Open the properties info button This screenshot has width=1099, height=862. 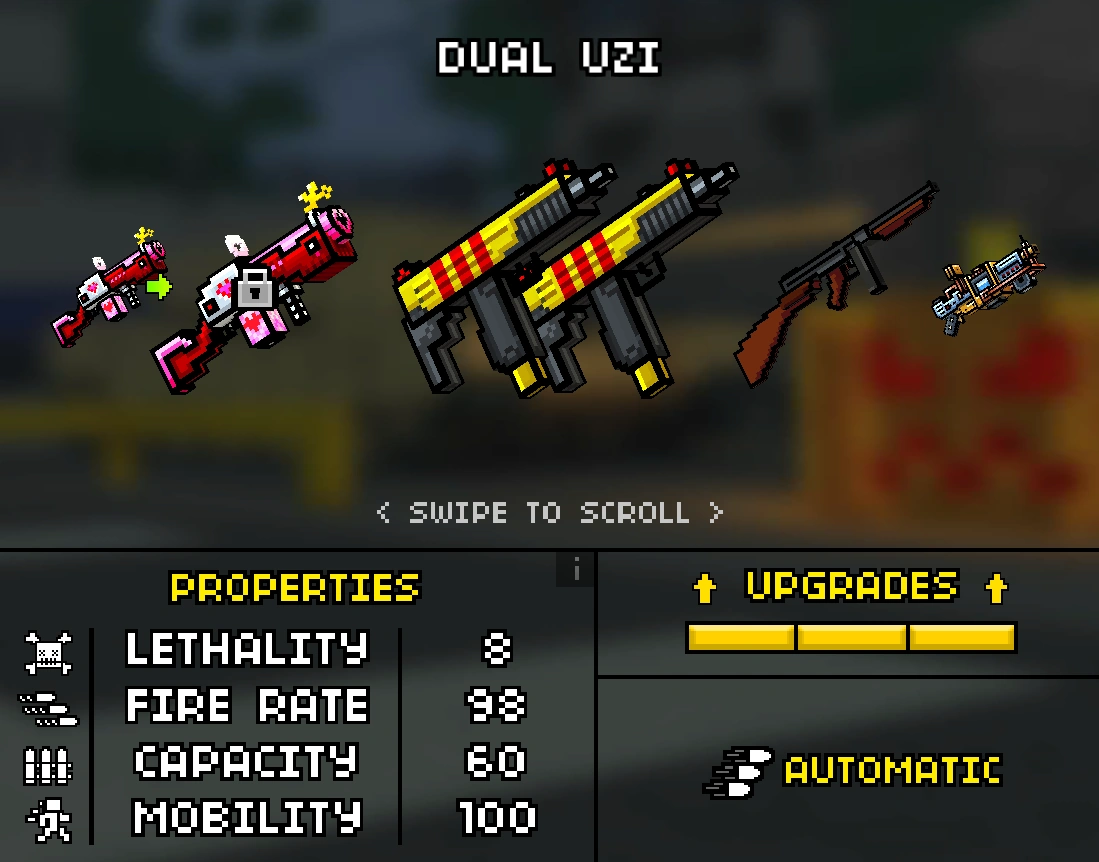pos(576,570)
